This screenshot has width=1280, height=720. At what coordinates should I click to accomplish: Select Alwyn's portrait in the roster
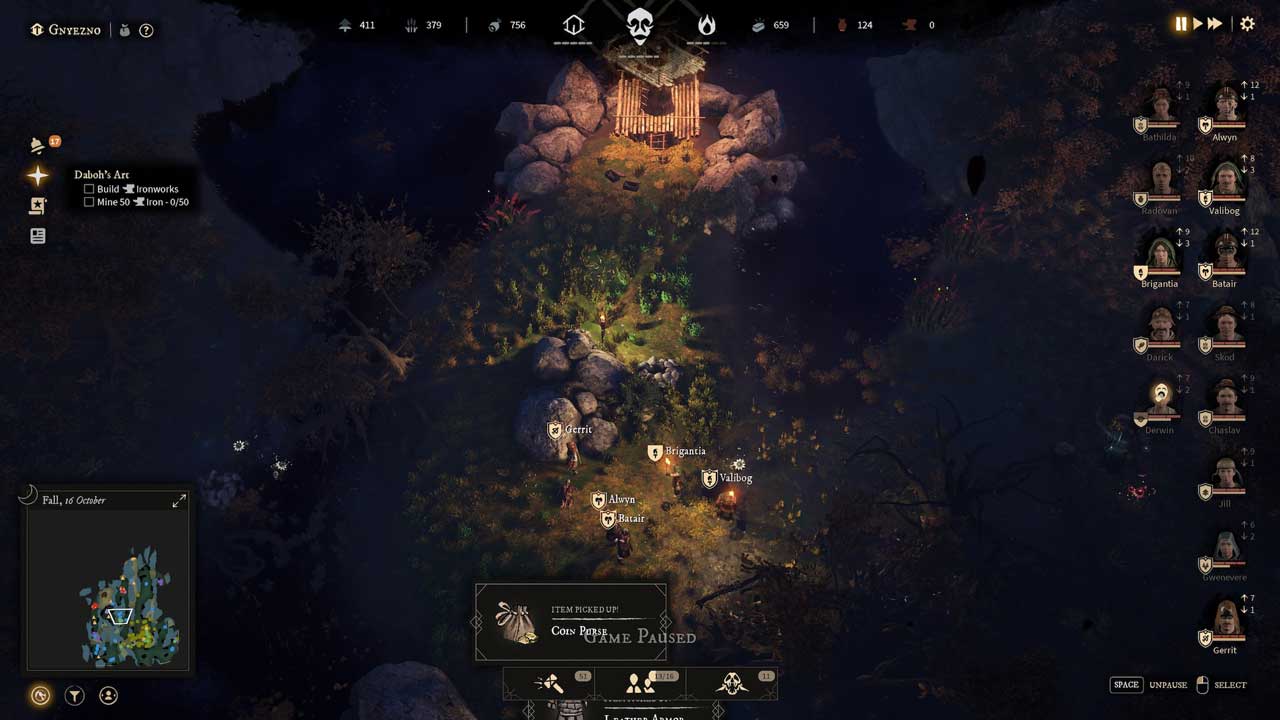click(1226, 107)
